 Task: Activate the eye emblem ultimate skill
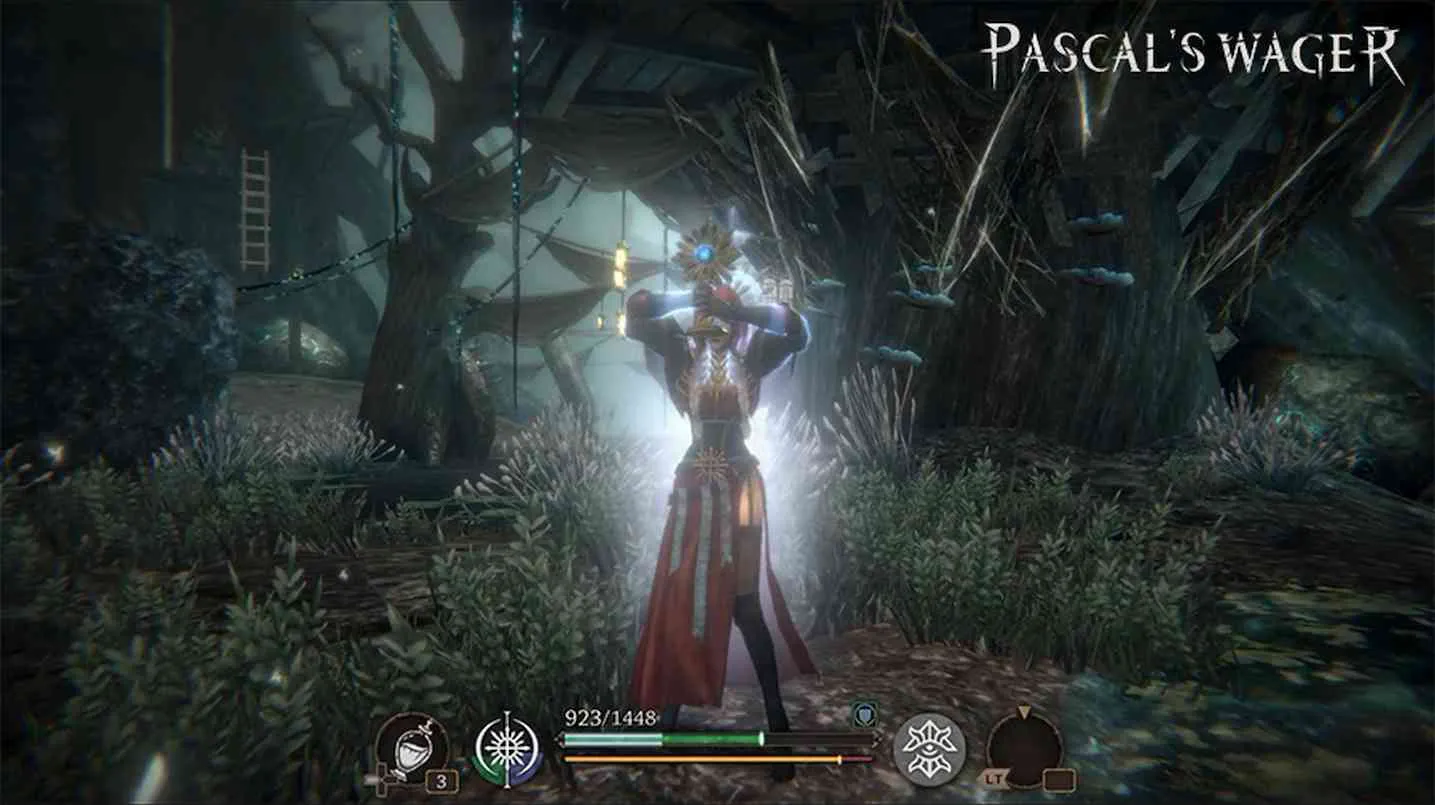[930, 747]
